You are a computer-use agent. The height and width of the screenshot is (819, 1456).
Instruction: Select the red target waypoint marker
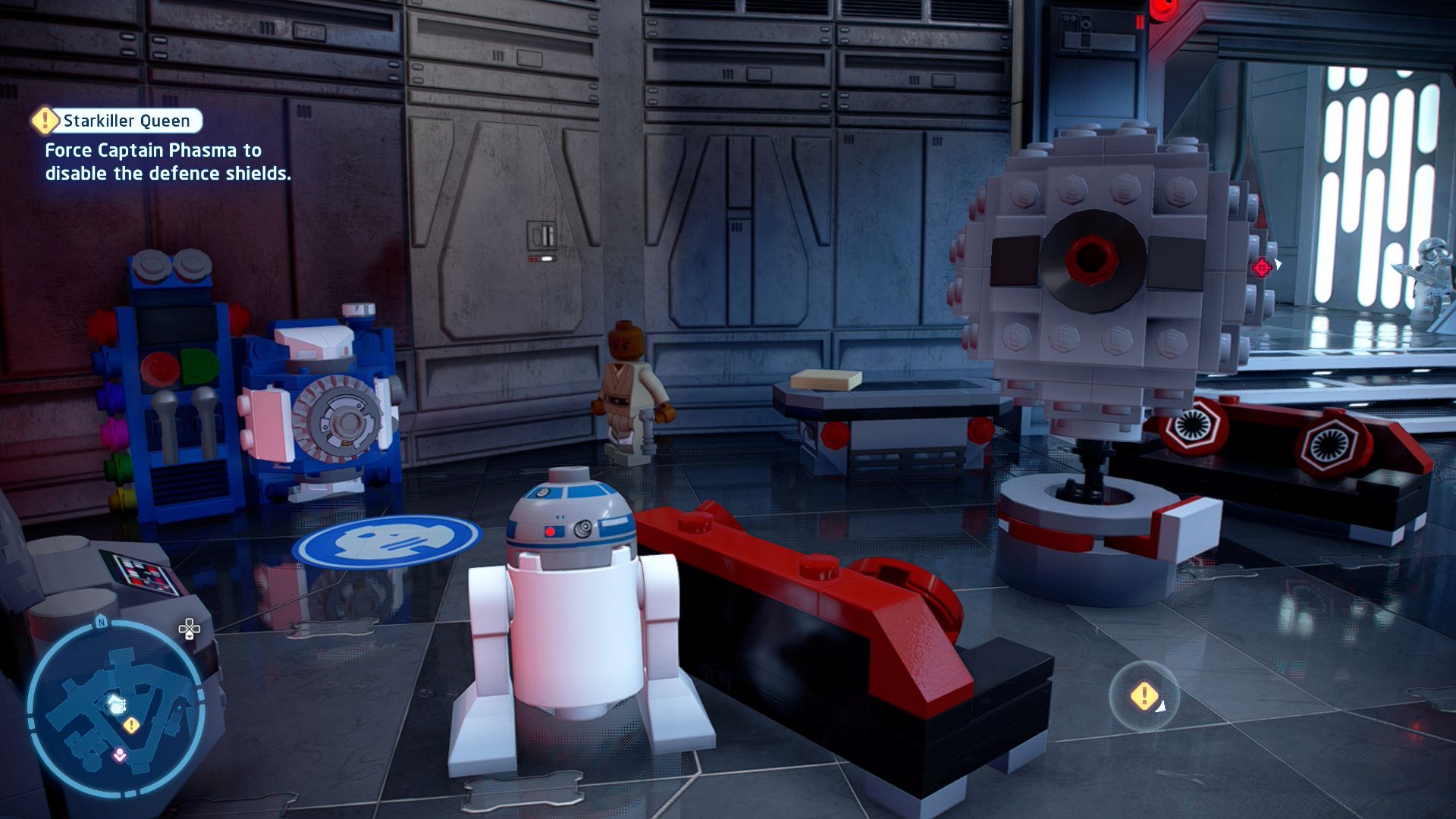[x=1262, y=267]
